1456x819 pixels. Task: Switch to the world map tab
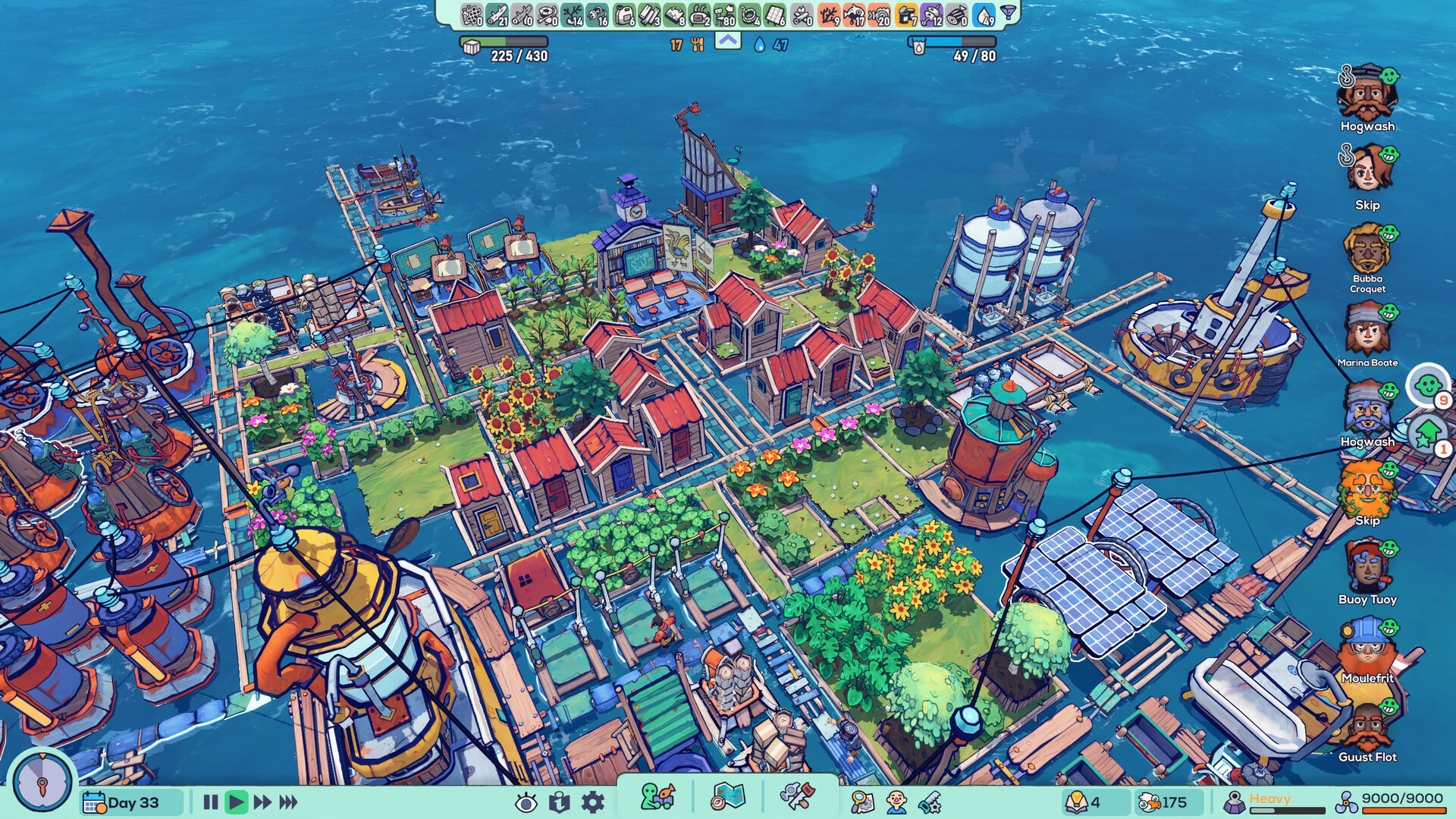coord(727,797)
